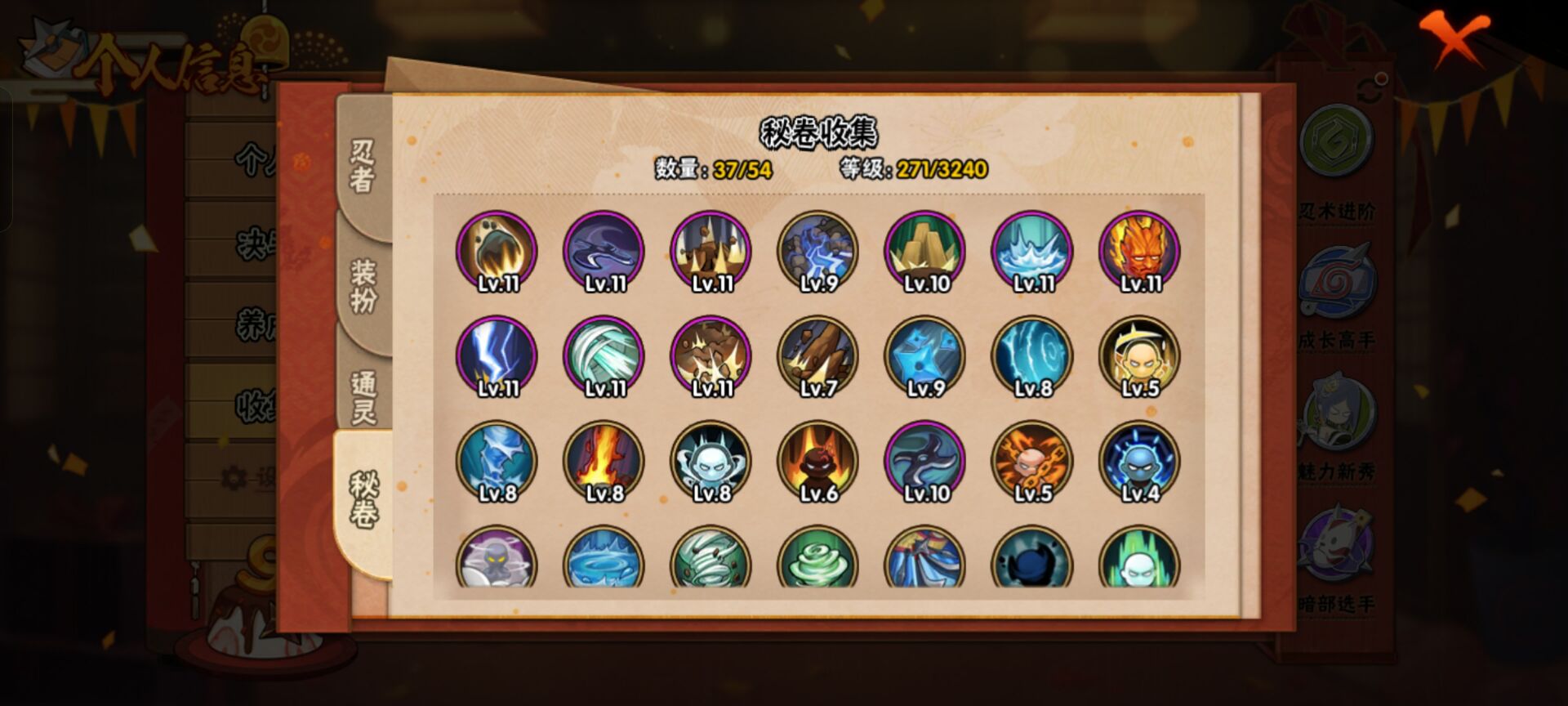Pick the blue electrified figure Lv.4 scroll
The height and width of the screenshot is (706, 1568).
click(1139, 462)
